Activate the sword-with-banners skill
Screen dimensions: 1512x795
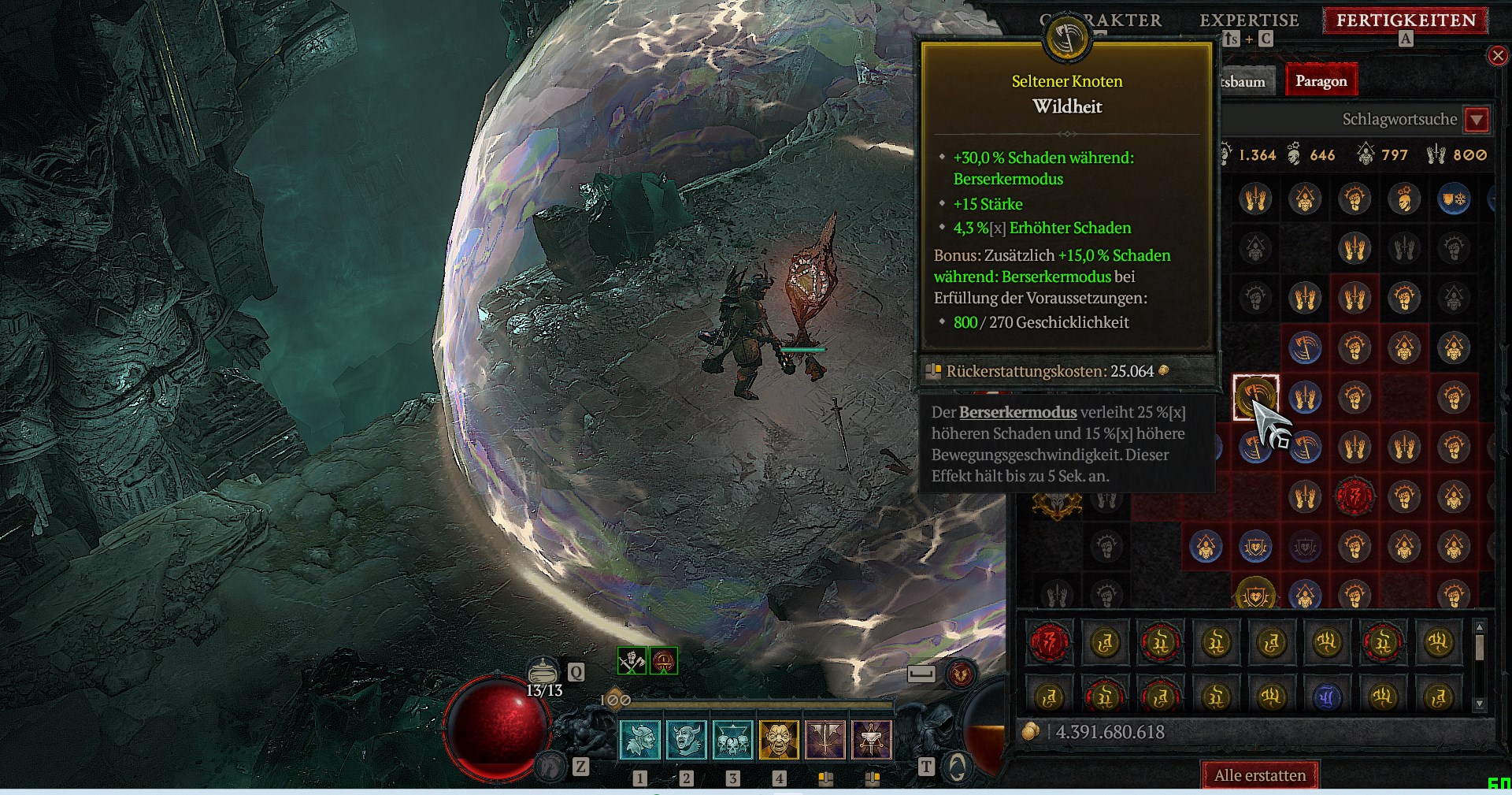[x=825, y=740]
